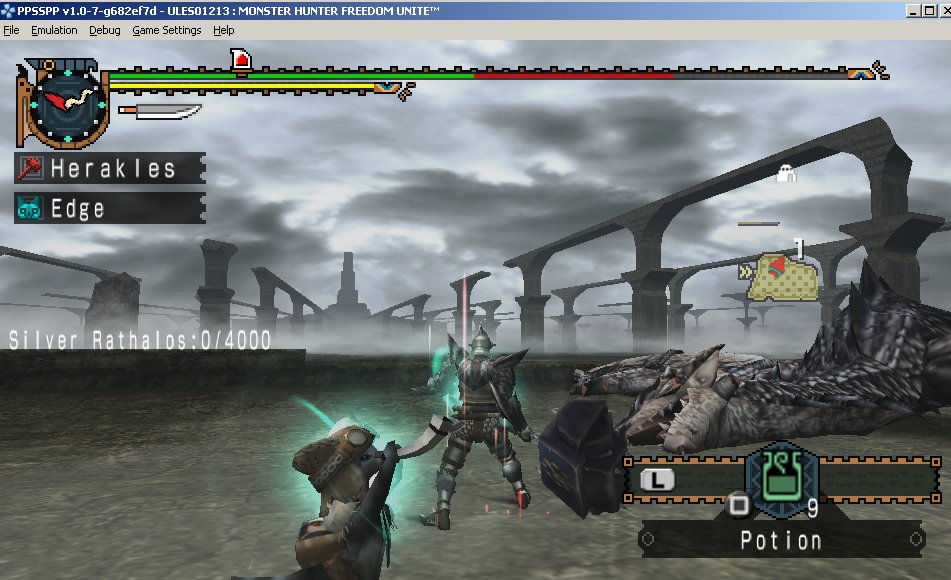Click the quest timer clock
The height and width of the screenshot is (580, 951).
64,103
